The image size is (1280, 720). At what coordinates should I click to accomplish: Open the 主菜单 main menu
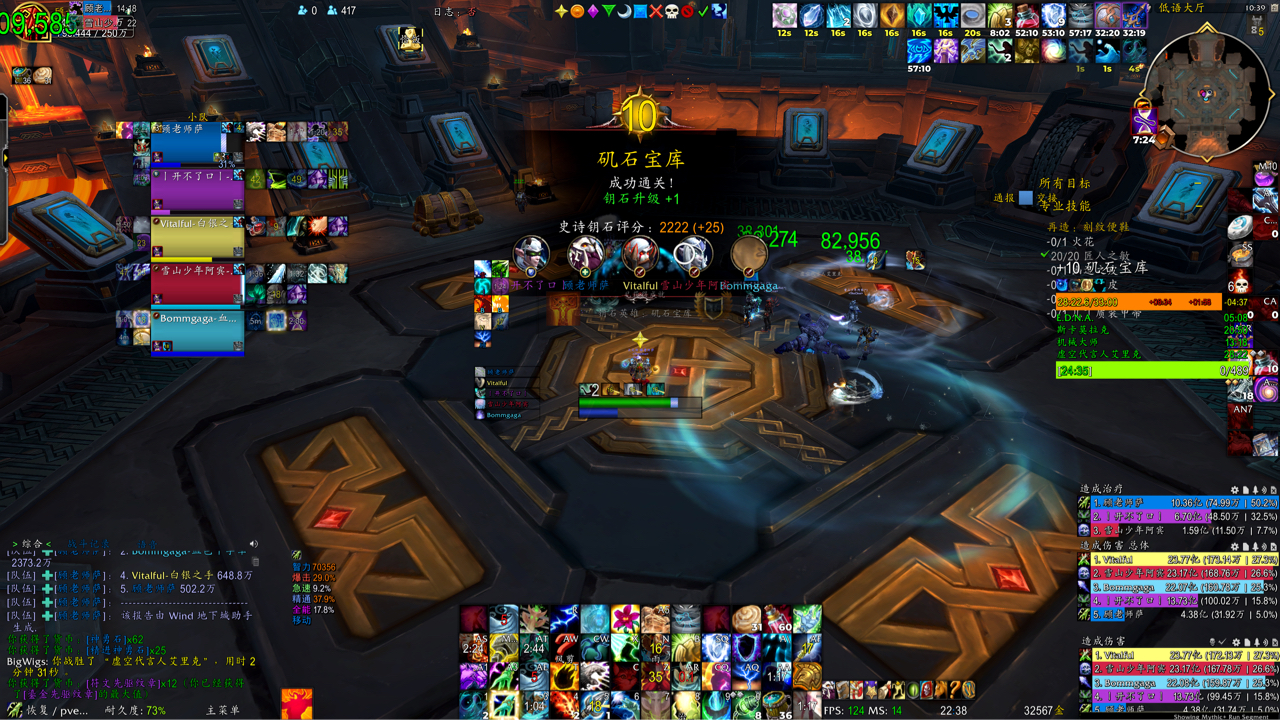point(223,709)
